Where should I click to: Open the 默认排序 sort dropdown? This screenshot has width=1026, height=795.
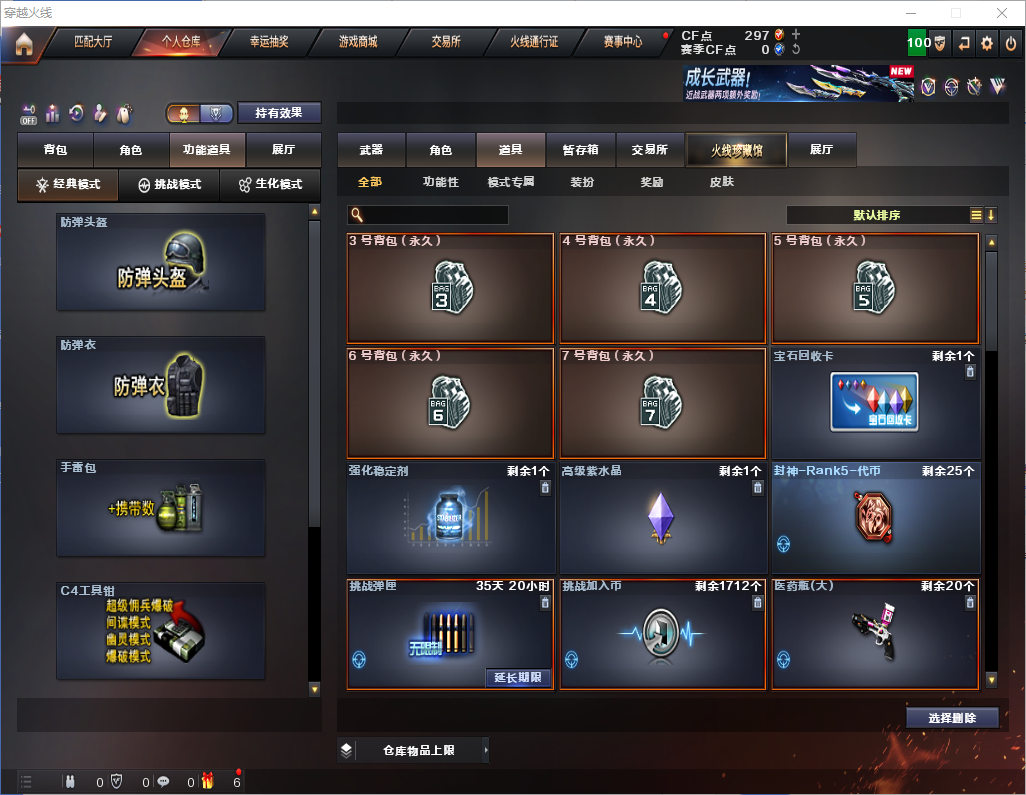point(877,215)
